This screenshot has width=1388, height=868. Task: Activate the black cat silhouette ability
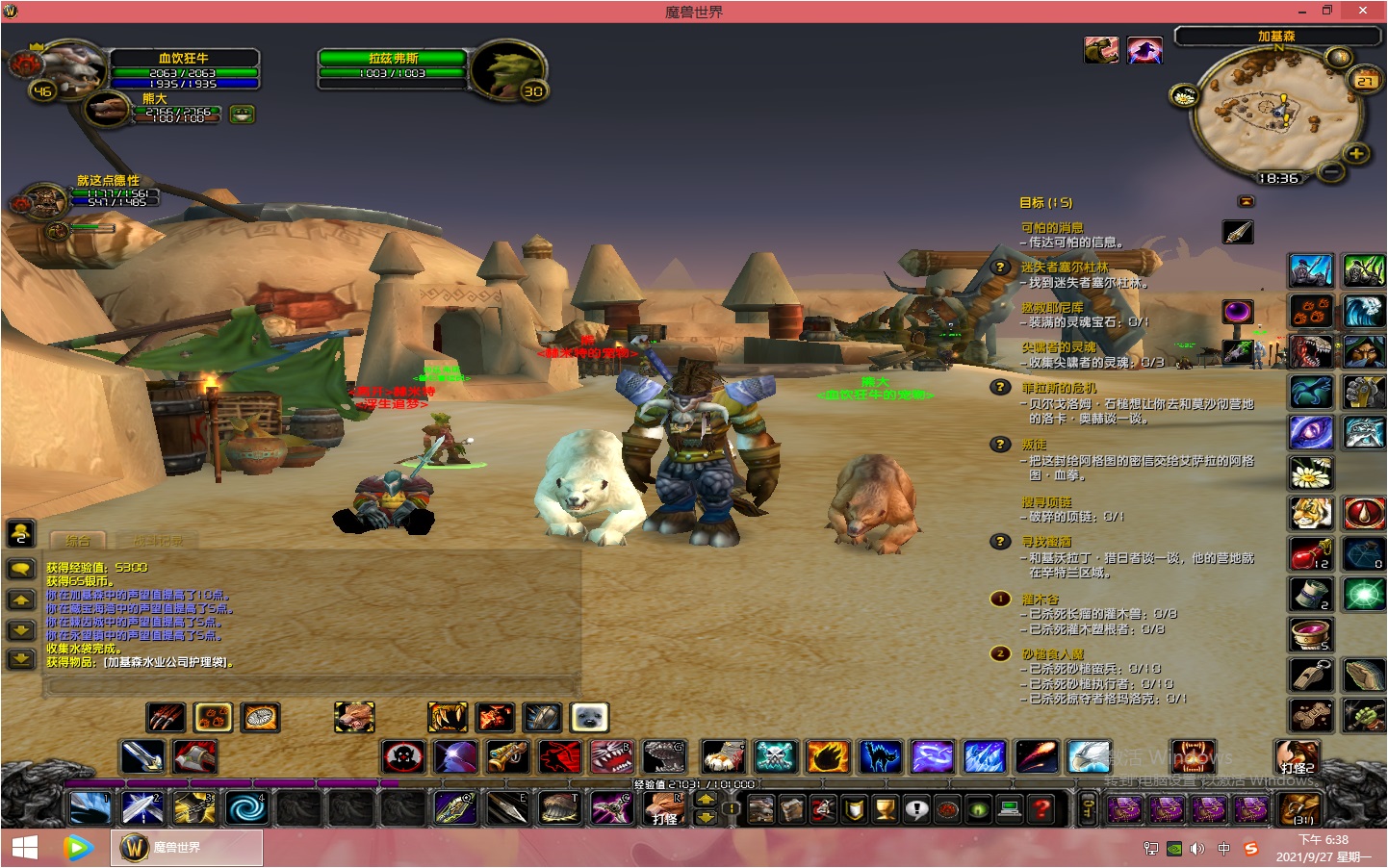click(x=880, y=757)
